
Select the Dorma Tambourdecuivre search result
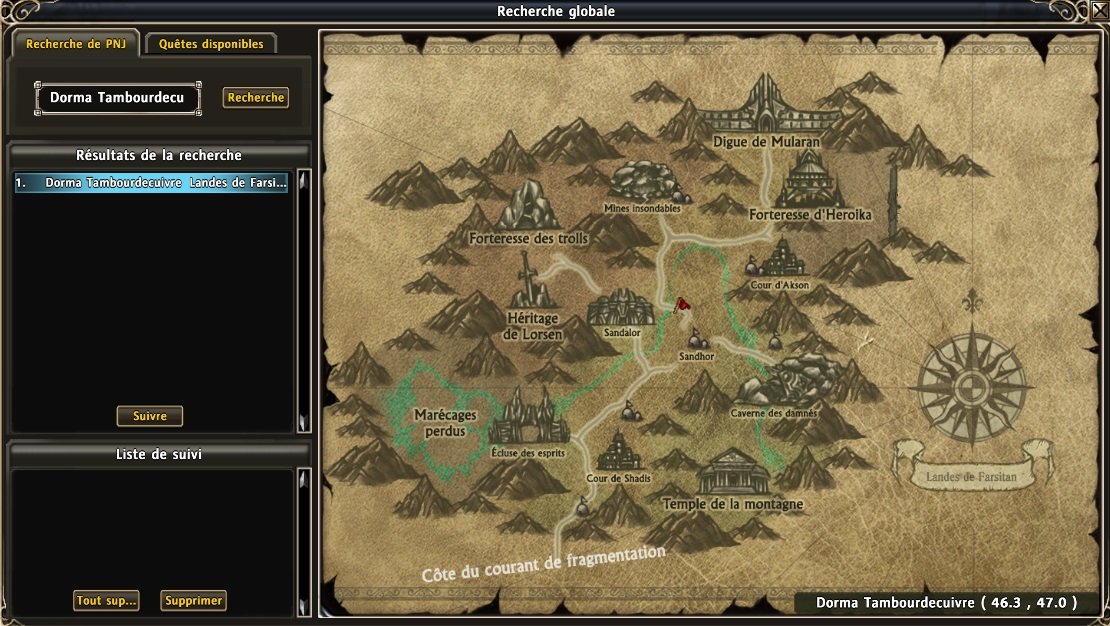(x=152, y=184)
